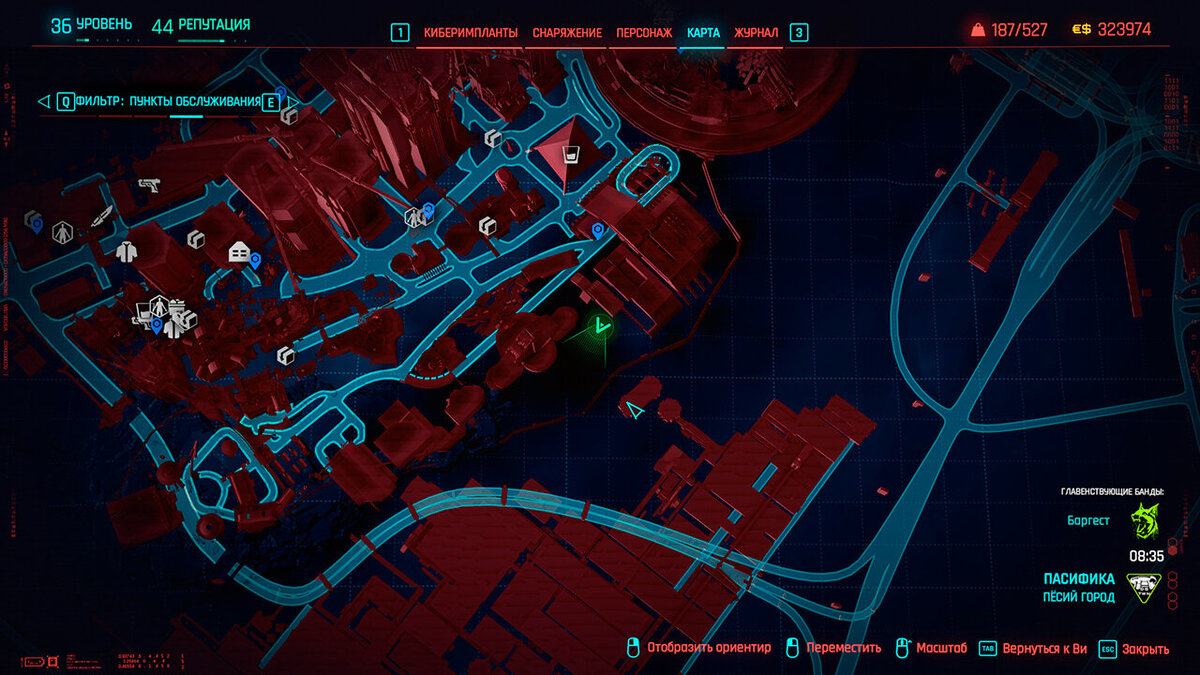Viewport: 1200px width, 675px height.
Task: Select the fast travel pin beside the house icon
Action: click(x=255, y=261)
